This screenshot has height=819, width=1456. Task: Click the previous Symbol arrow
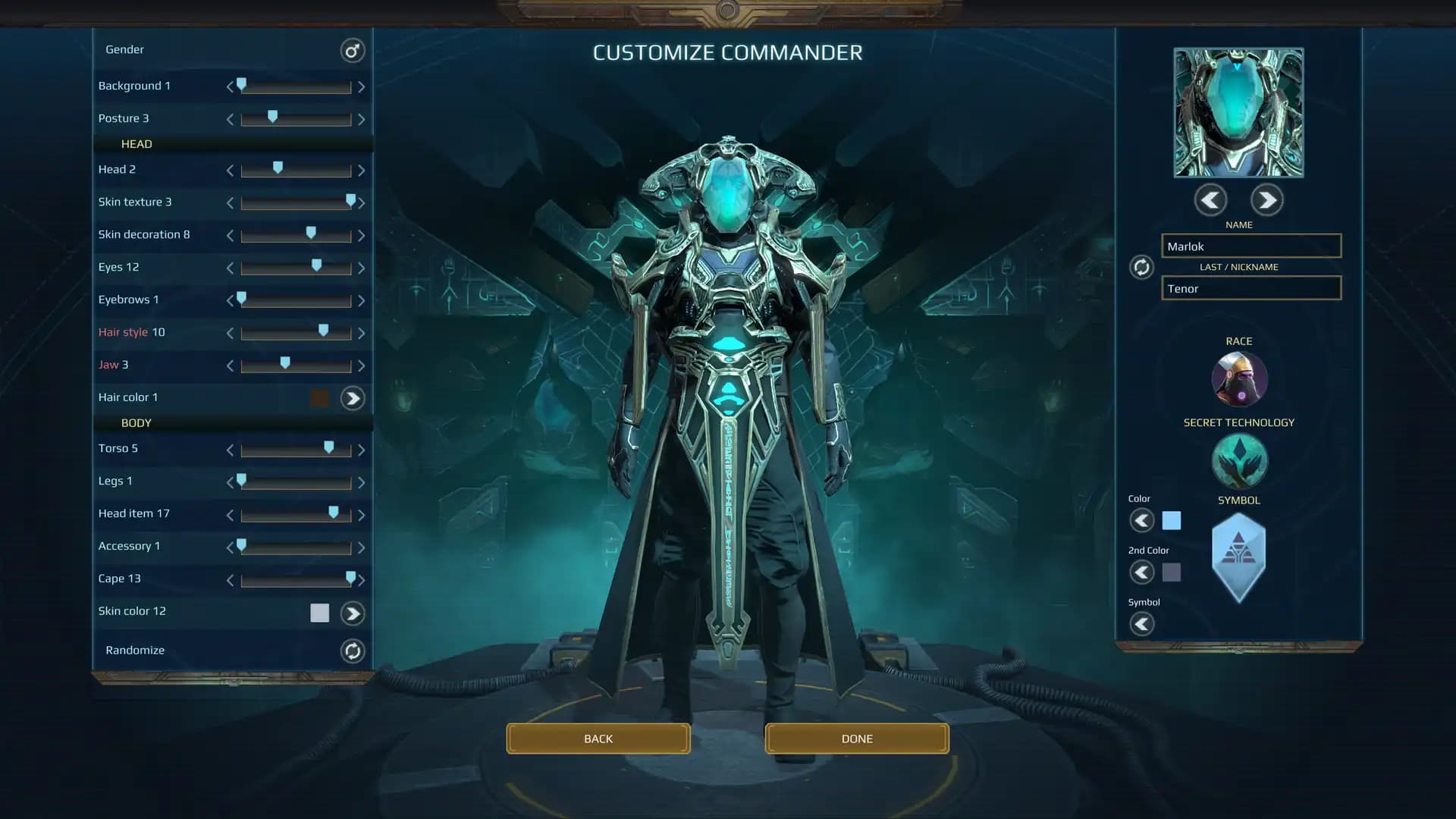click(1142, 623)
